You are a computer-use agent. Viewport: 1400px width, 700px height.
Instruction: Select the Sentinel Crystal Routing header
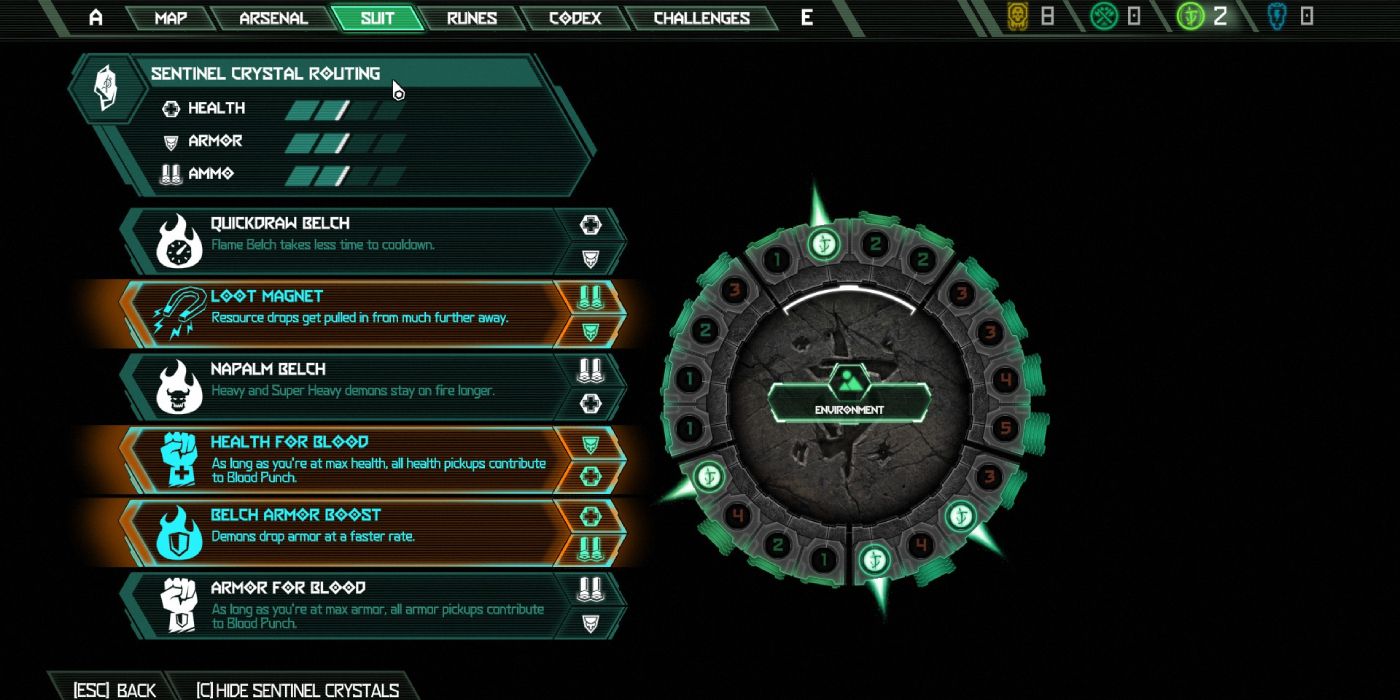(x=265, y=74)
